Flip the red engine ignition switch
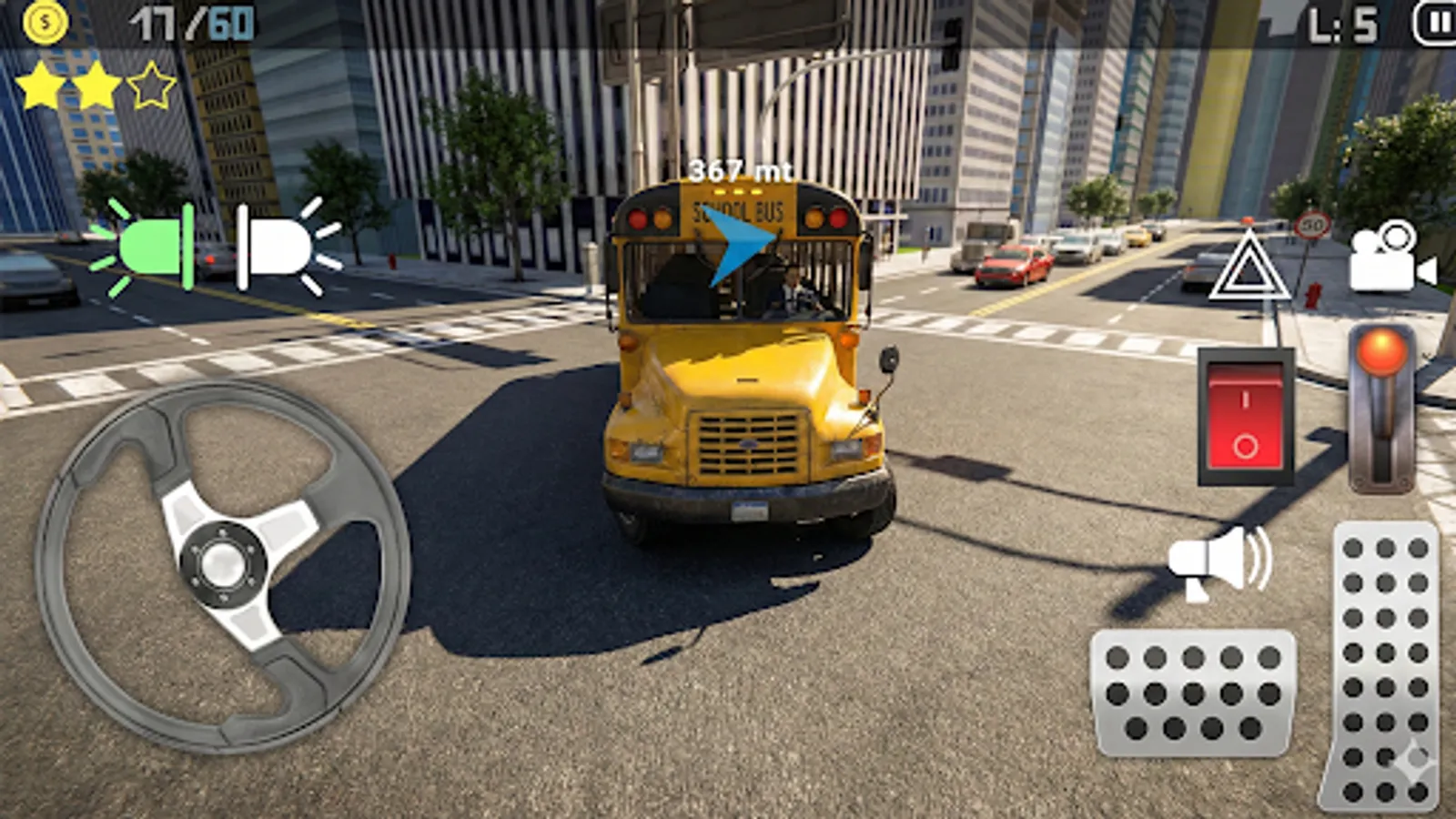Viewport: 1456px width, 819px height. pyautogui.click(x=1245, y=416)
